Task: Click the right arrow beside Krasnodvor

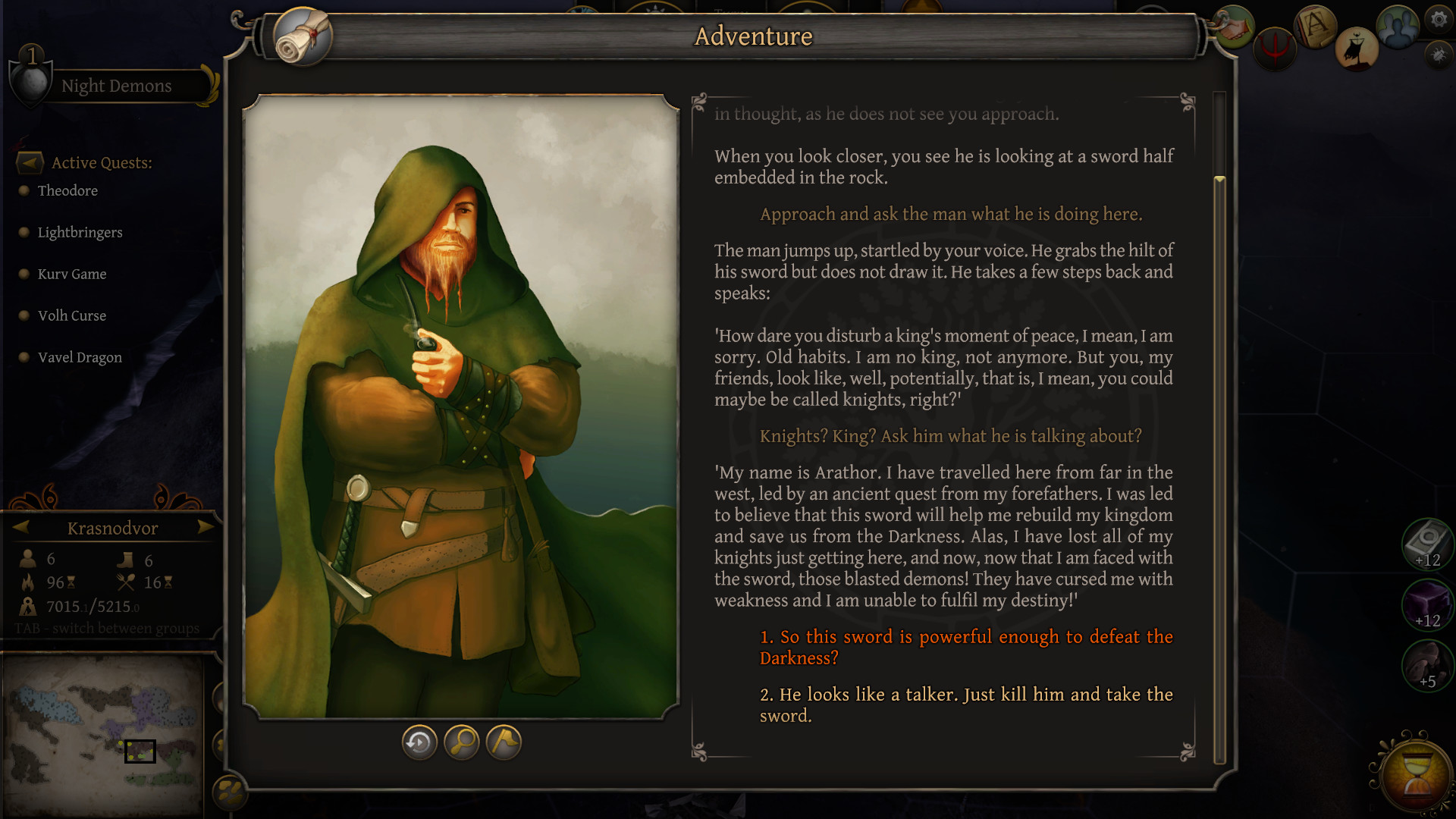Action: coord(206,528)
